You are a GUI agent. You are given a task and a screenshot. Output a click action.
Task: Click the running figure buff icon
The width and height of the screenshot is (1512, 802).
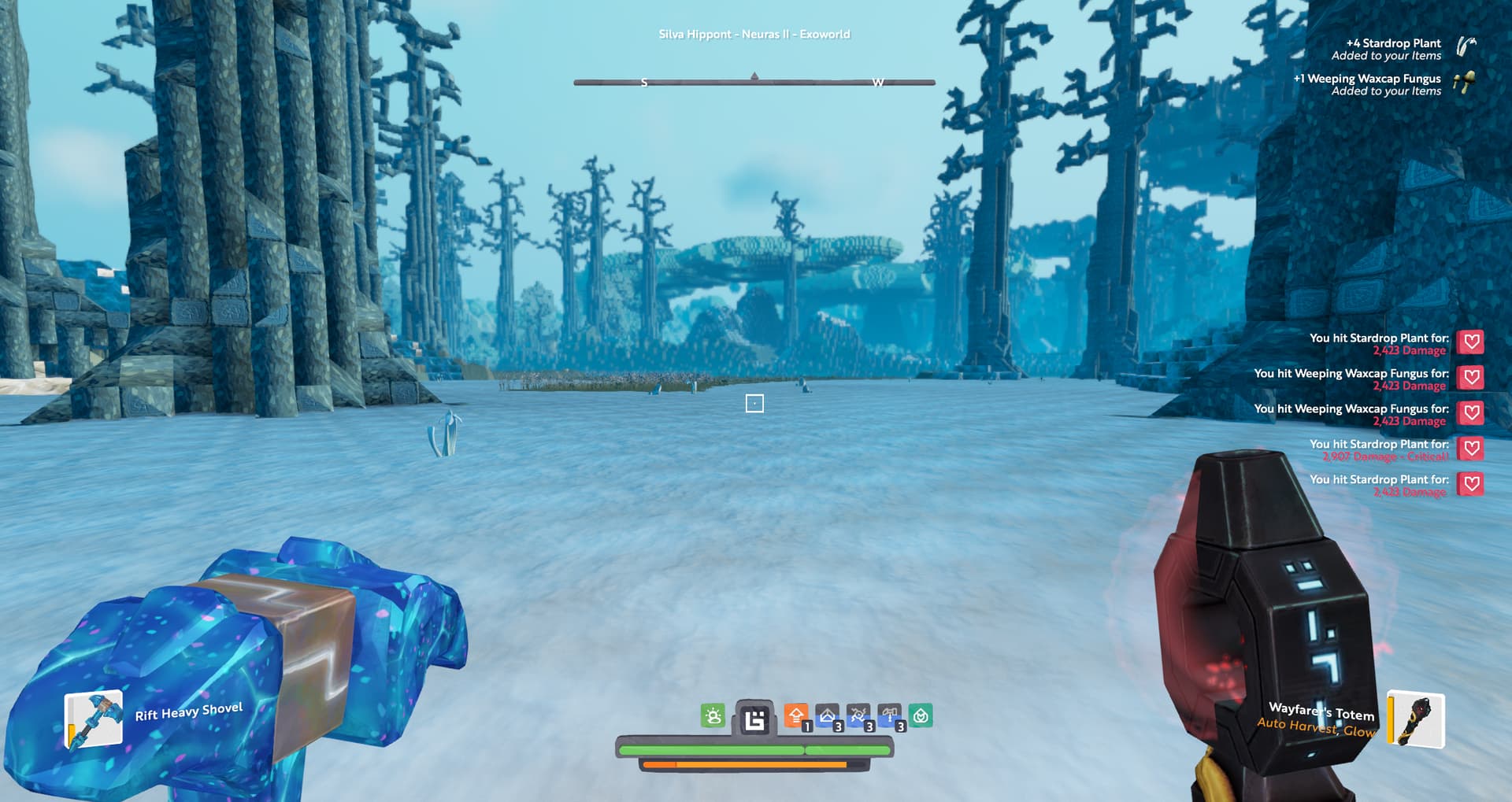point(858,716)
